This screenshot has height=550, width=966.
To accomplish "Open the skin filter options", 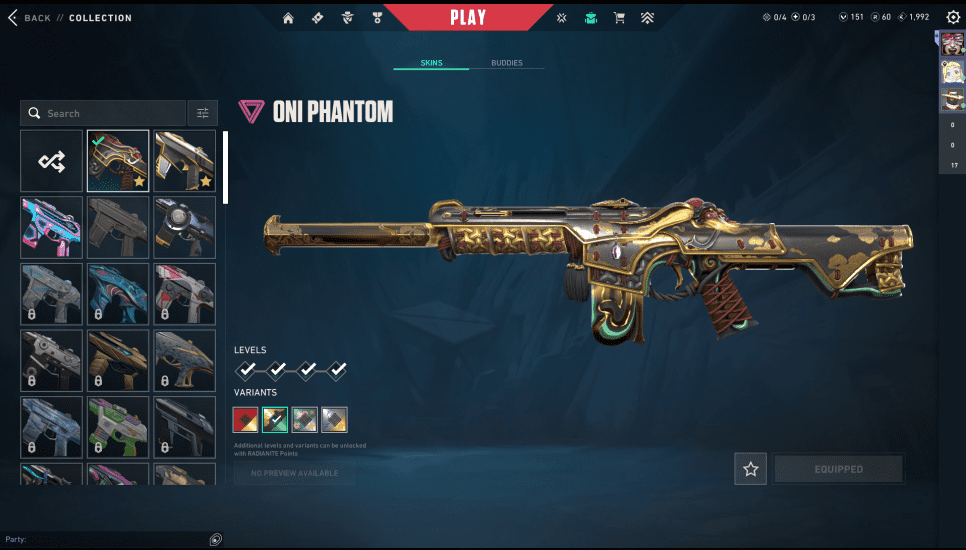I will (202, 113).
